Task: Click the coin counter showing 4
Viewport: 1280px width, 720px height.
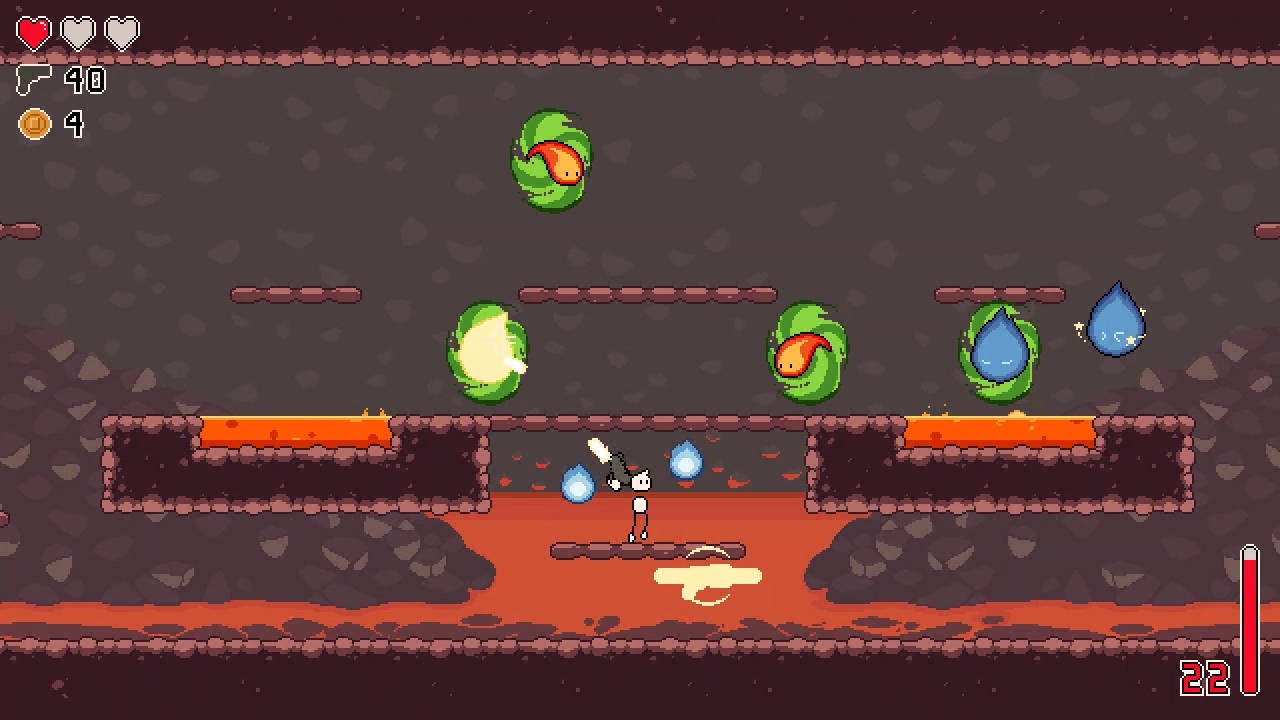Action: [x=76, y=124]
